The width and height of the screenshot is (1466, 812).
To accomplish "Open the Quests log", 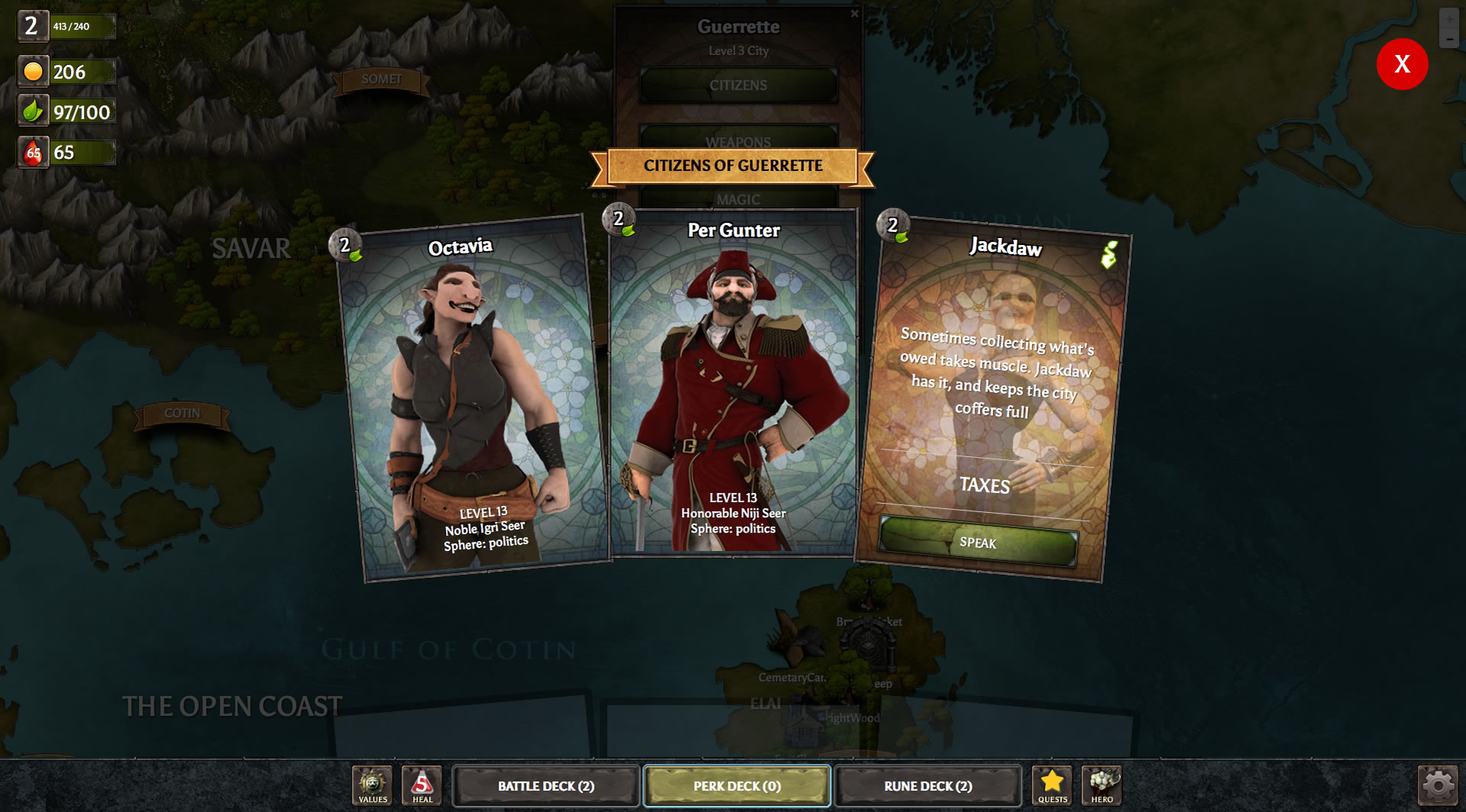I will 1052,786.
